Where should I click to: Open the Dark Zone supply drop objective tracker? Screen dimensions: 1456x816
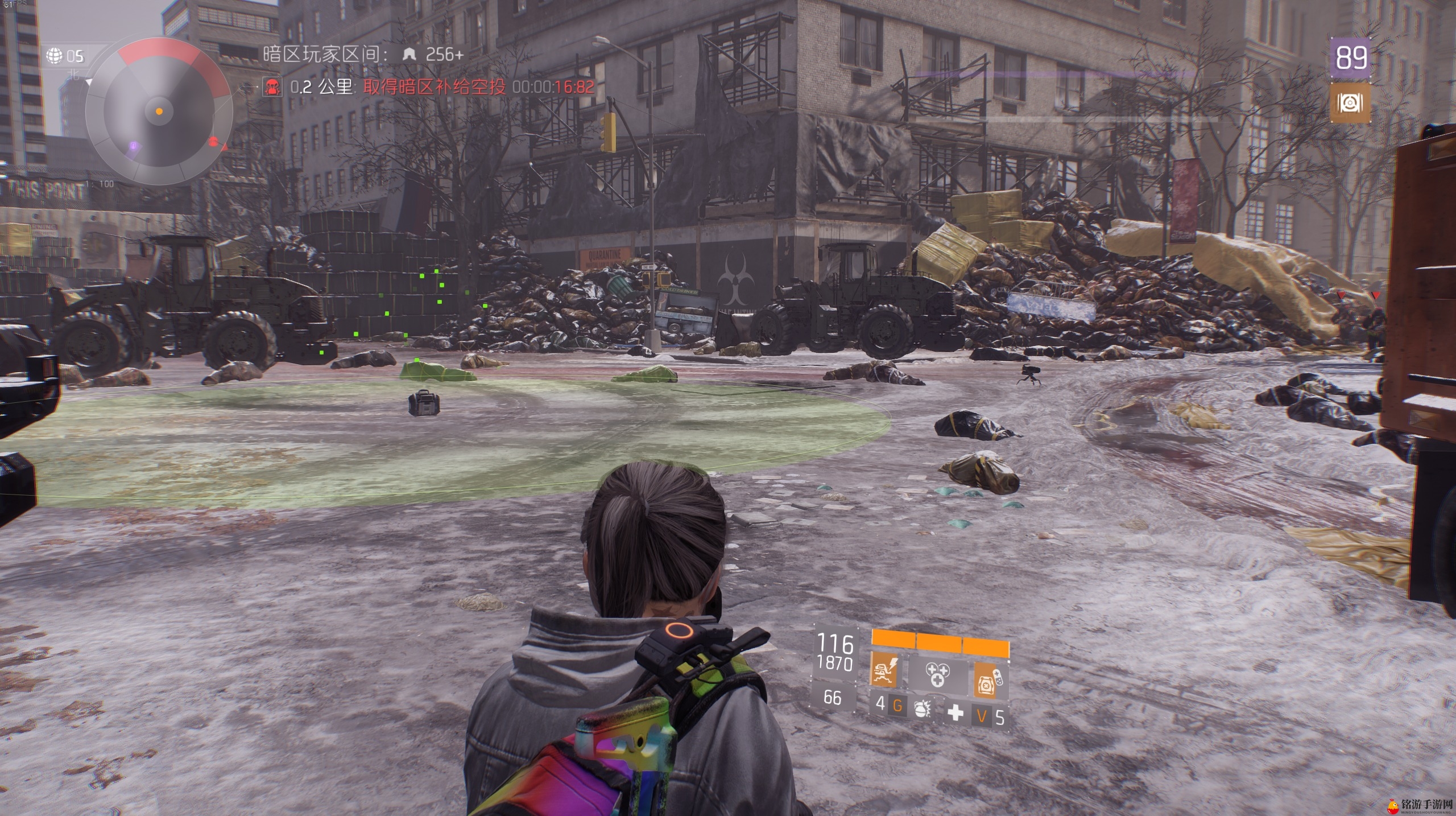pos(435,87)
